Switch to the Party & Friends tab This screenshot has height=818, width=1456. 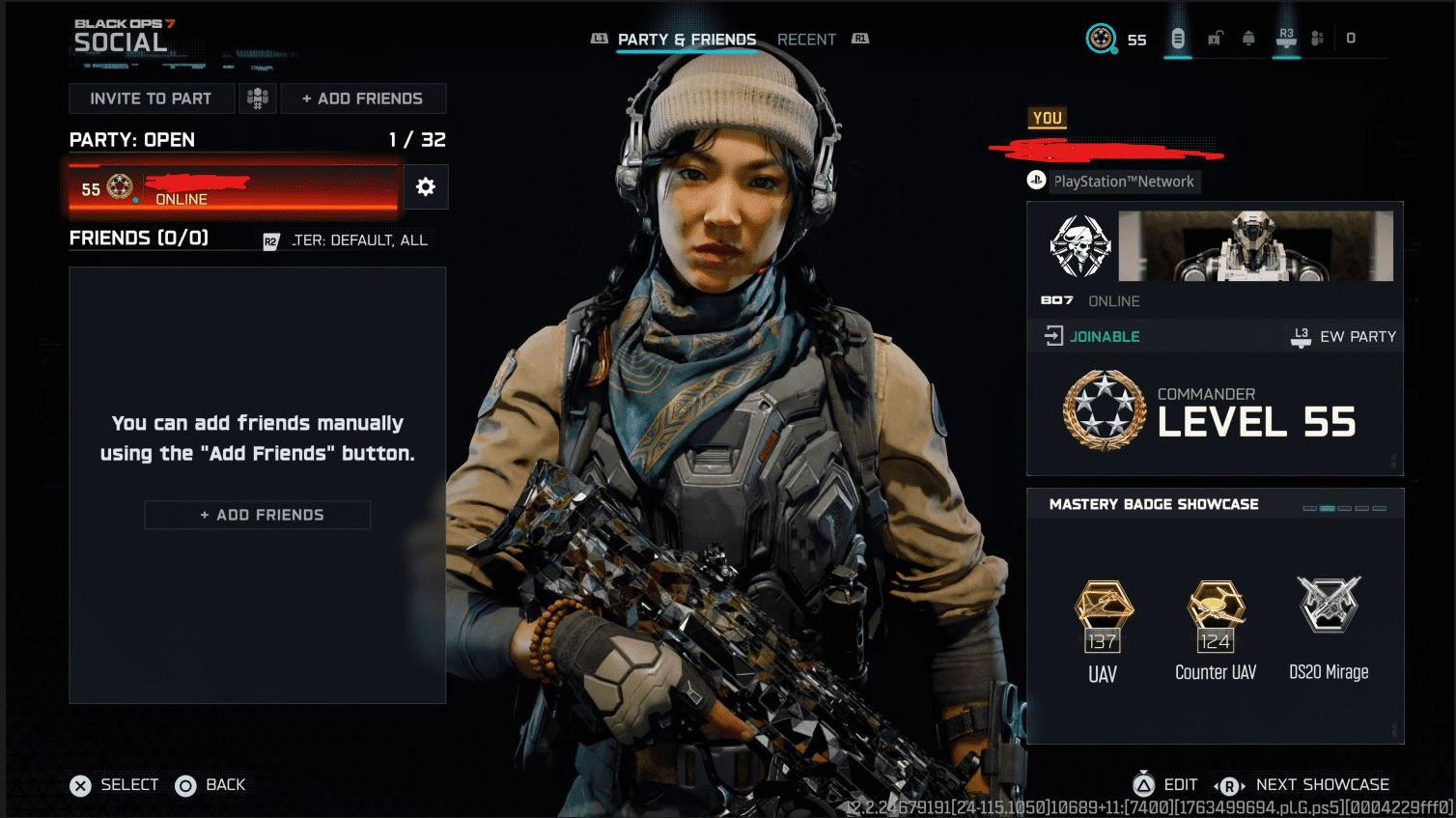coord(686,40)
